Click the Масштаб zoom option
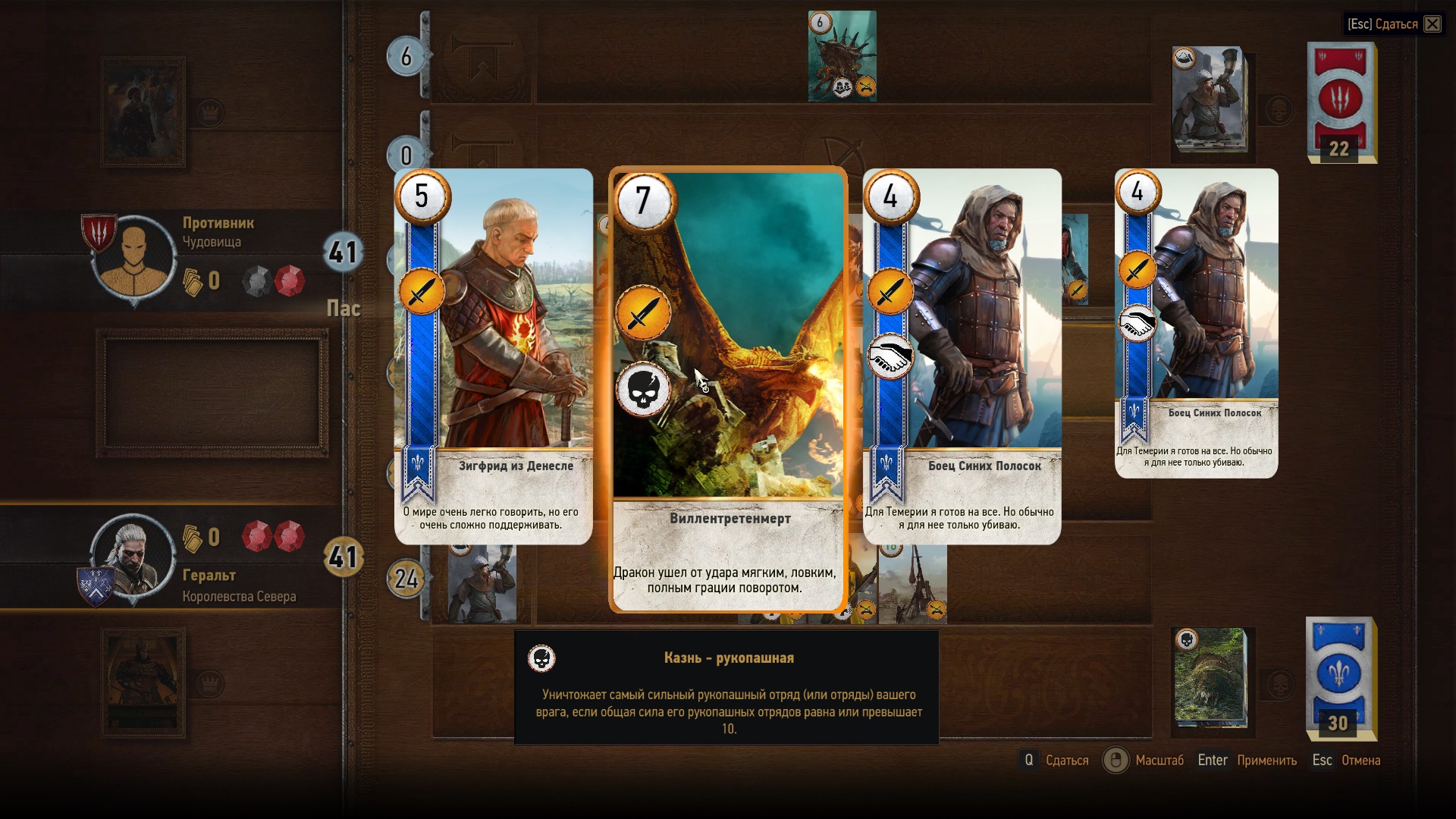1456x819 pixels. pyautogui.click(x=1159, y=760)
